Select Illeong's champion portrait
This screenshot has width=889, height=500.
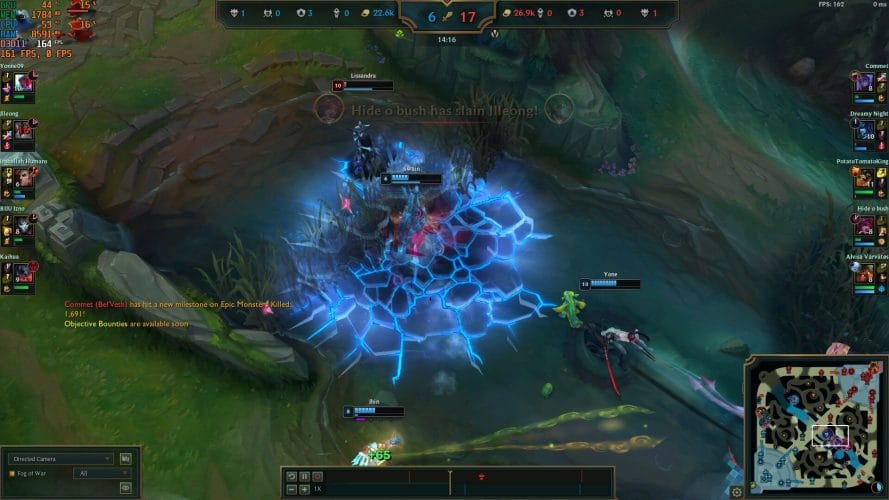pyautogui.click(x=23, y=130)
